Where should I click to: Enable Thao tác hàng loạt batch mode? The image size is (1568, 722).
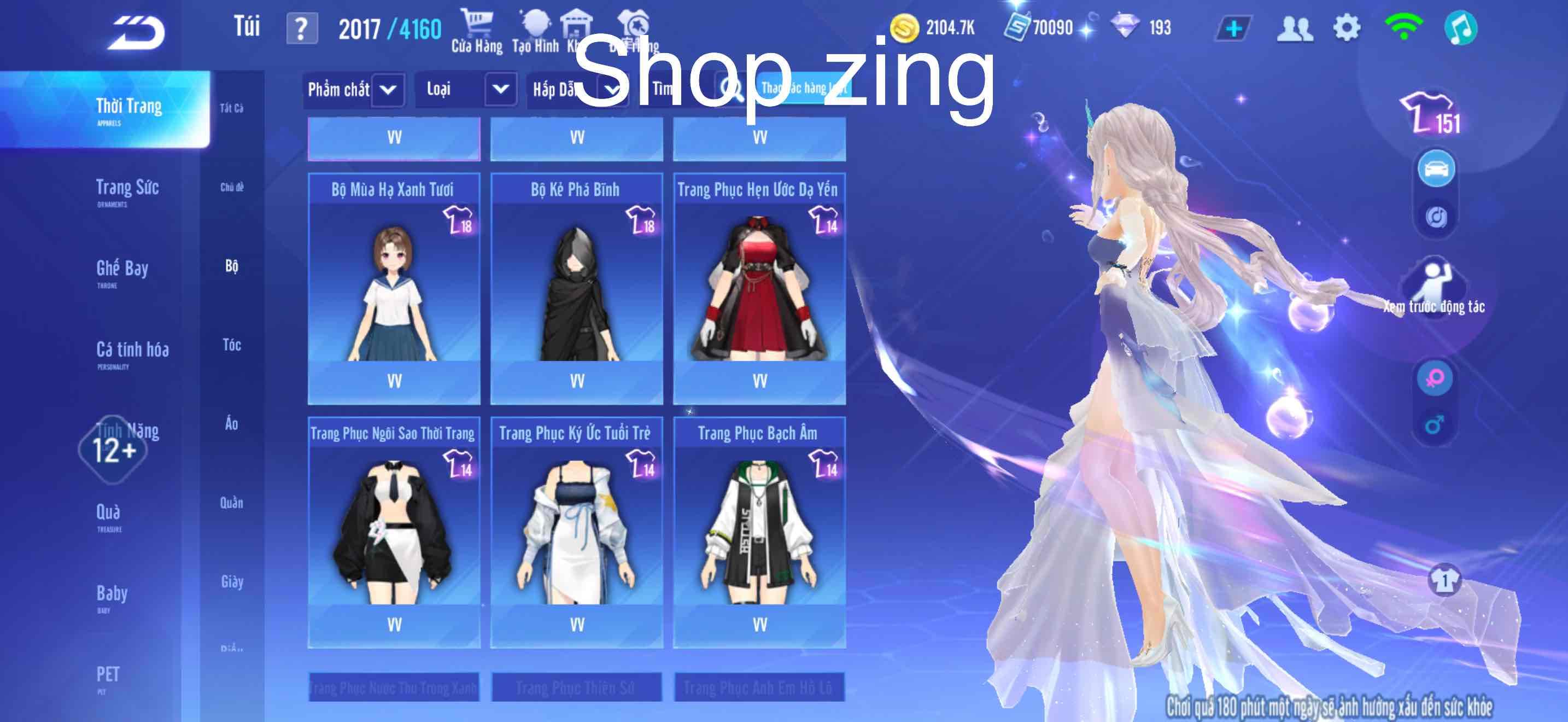coord(803,89)
